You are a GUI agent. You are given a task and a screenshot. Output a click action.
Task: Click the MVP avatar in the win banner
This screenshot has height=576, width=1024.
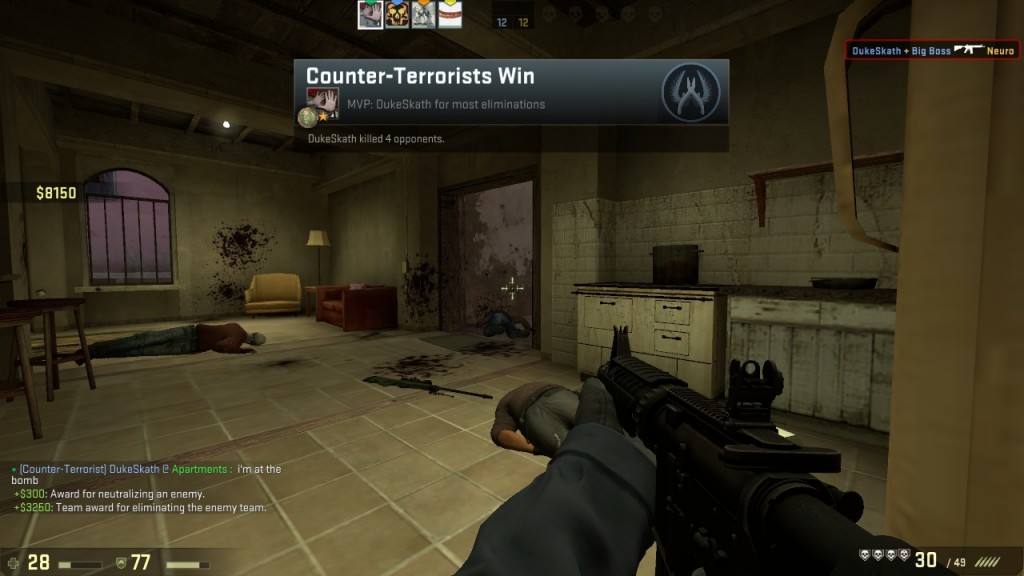click(322, 99)
